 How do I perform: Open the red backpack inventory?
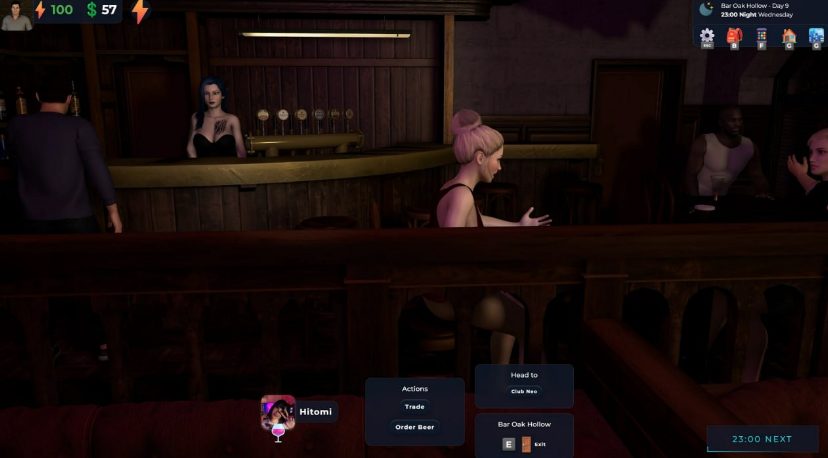[735, 36]
